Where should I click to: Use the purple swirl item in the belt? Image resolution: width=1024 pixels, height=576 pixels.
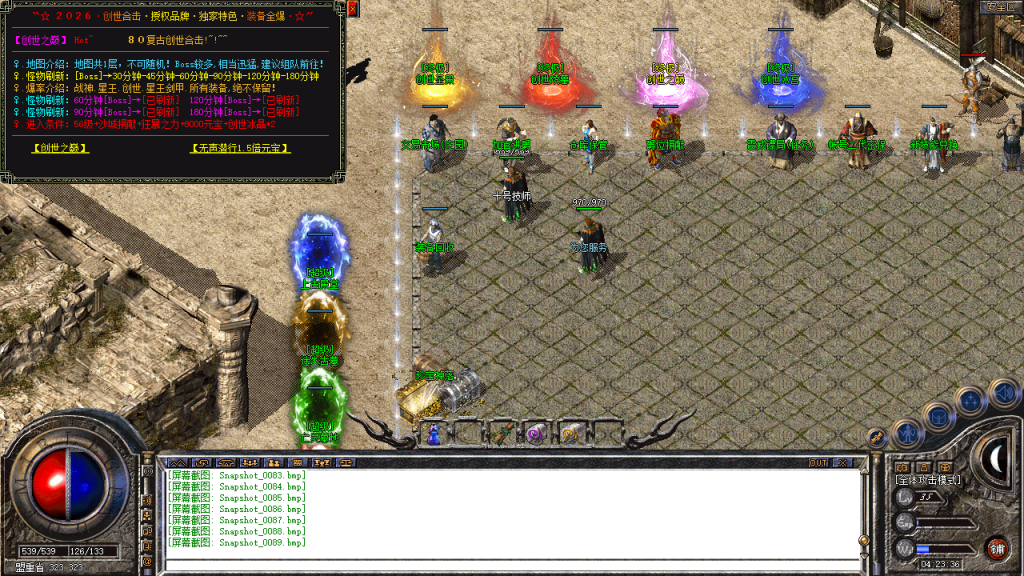(536, 433)
